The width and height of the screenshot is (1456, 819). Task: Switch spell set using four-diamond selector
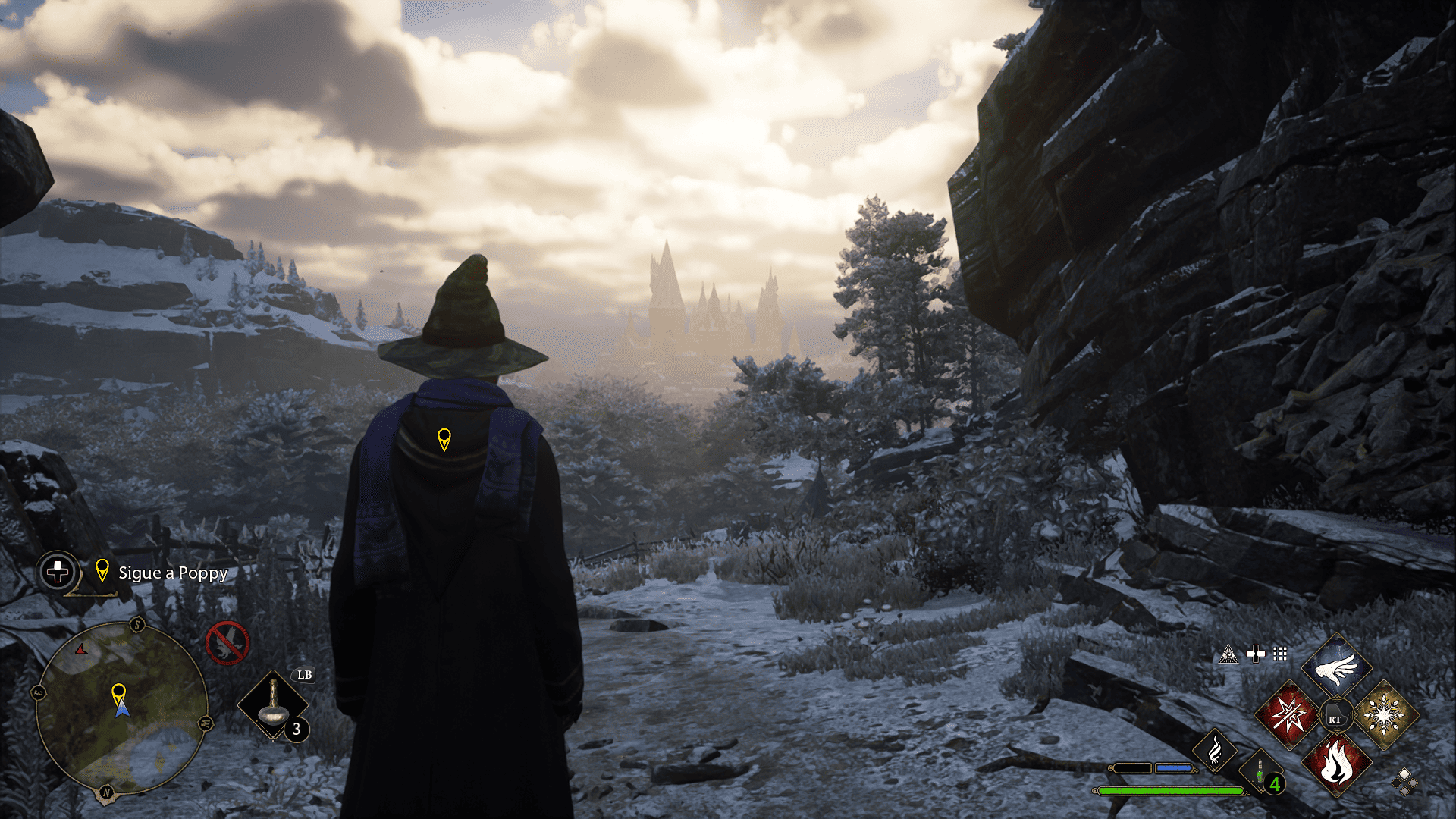click(x=1404, y=781)
